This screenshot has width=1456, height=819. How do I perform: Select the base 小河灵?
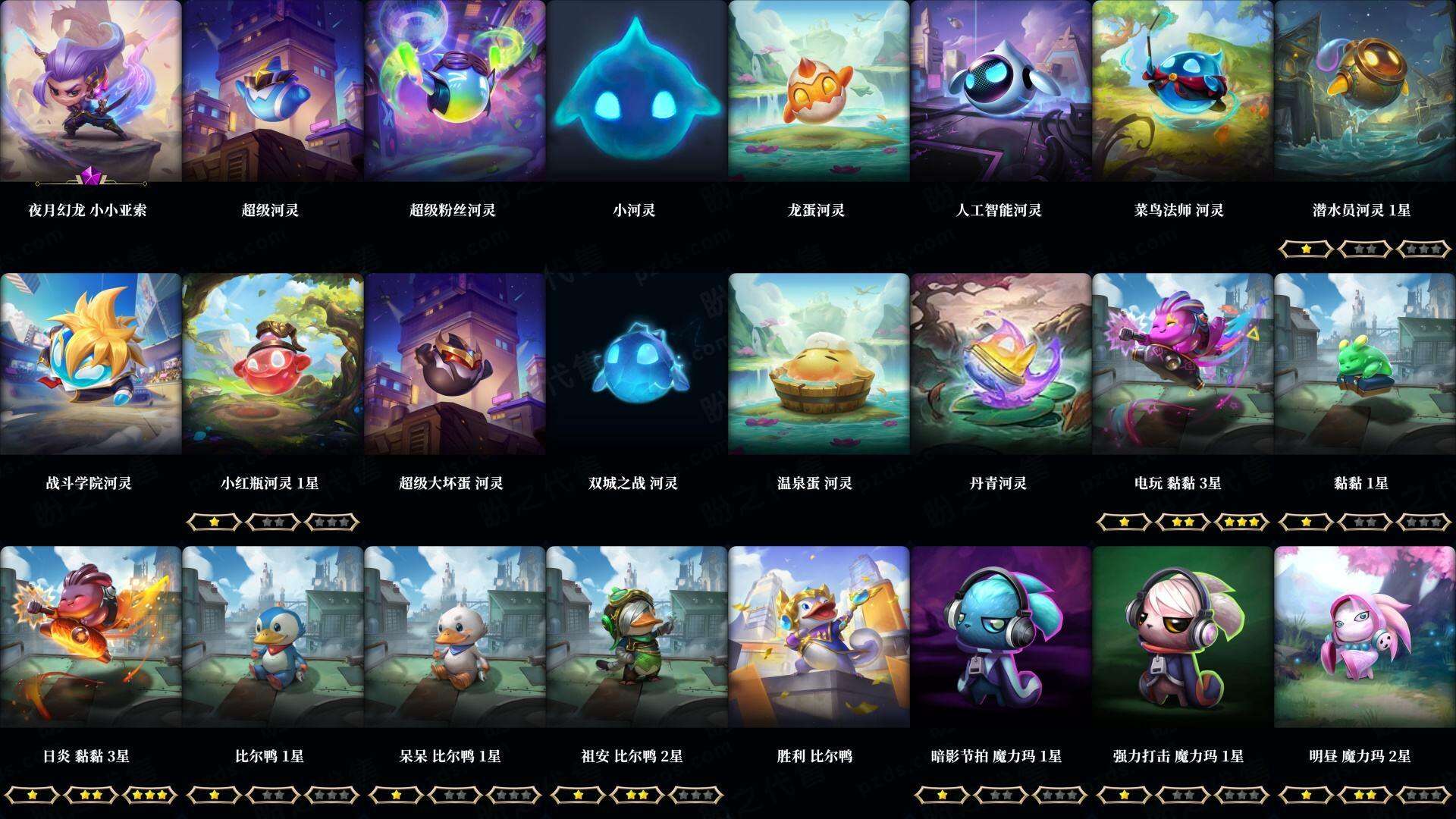(633, 95)
